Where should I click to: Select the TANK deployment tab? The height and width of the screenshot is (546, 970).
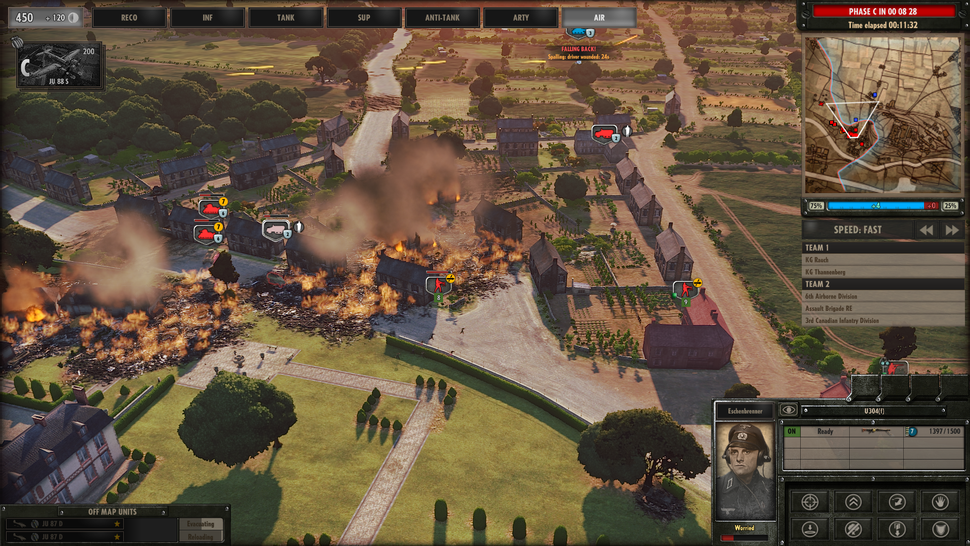(x=285, y=17)
